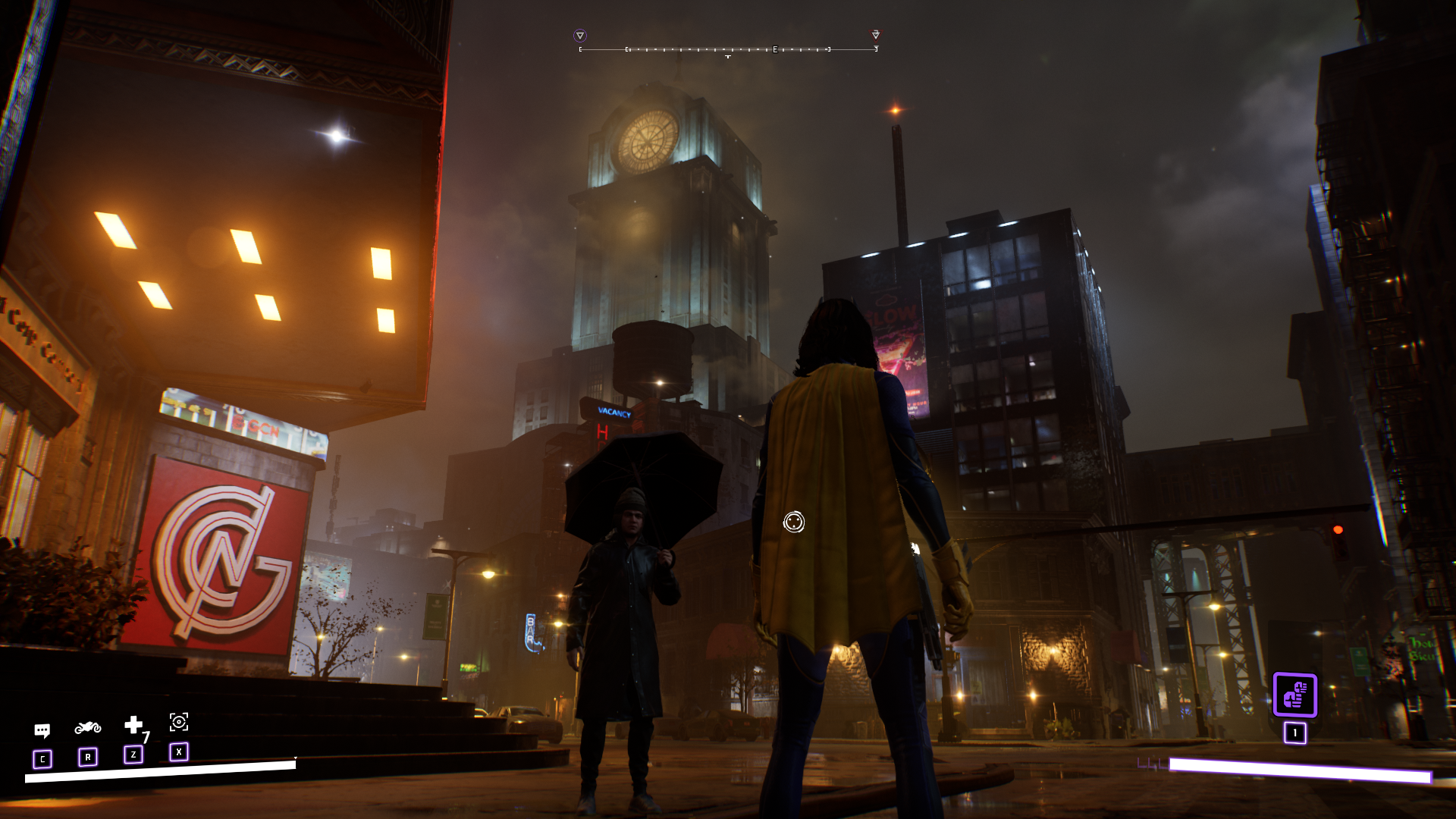The width and height of the screenshot is (1456, 819).
Task: Summon the Batcycle with the motorcycle icon
Action: pos(88,728)
